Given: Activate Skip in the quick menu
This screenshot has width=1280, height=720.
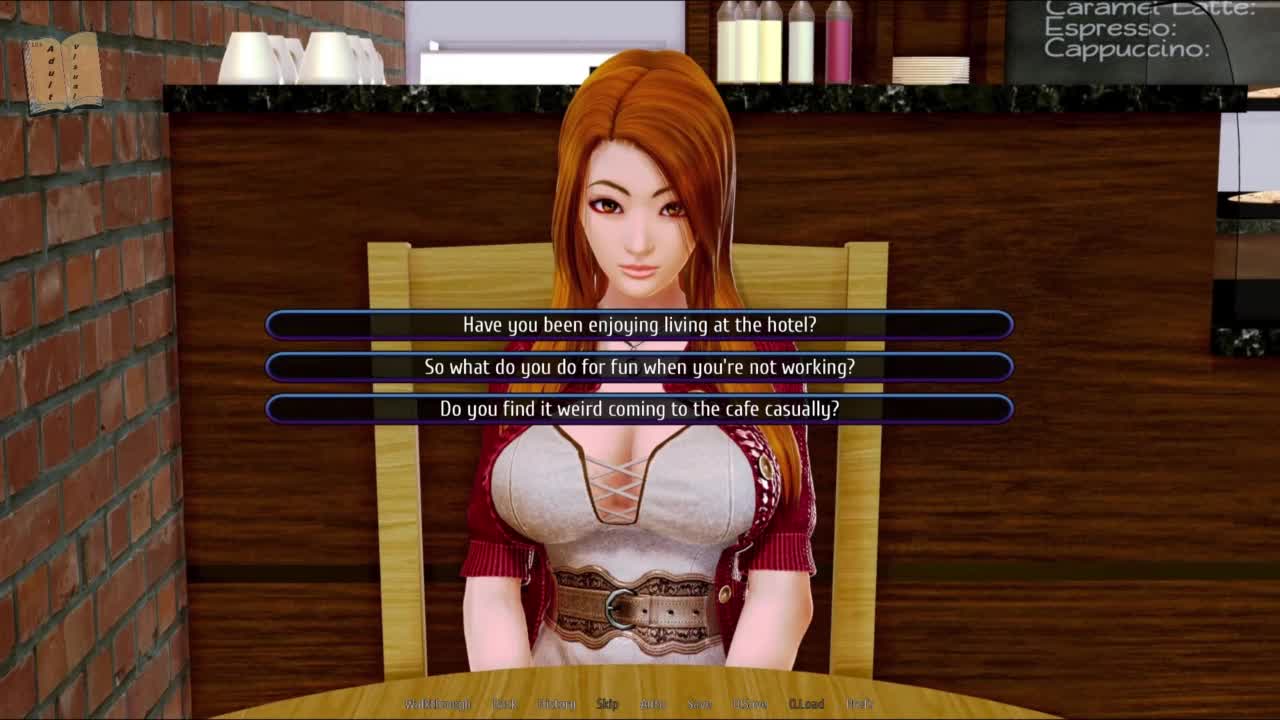Looking at the screenshot, I should pyautogui.click(x=607, y=704).
